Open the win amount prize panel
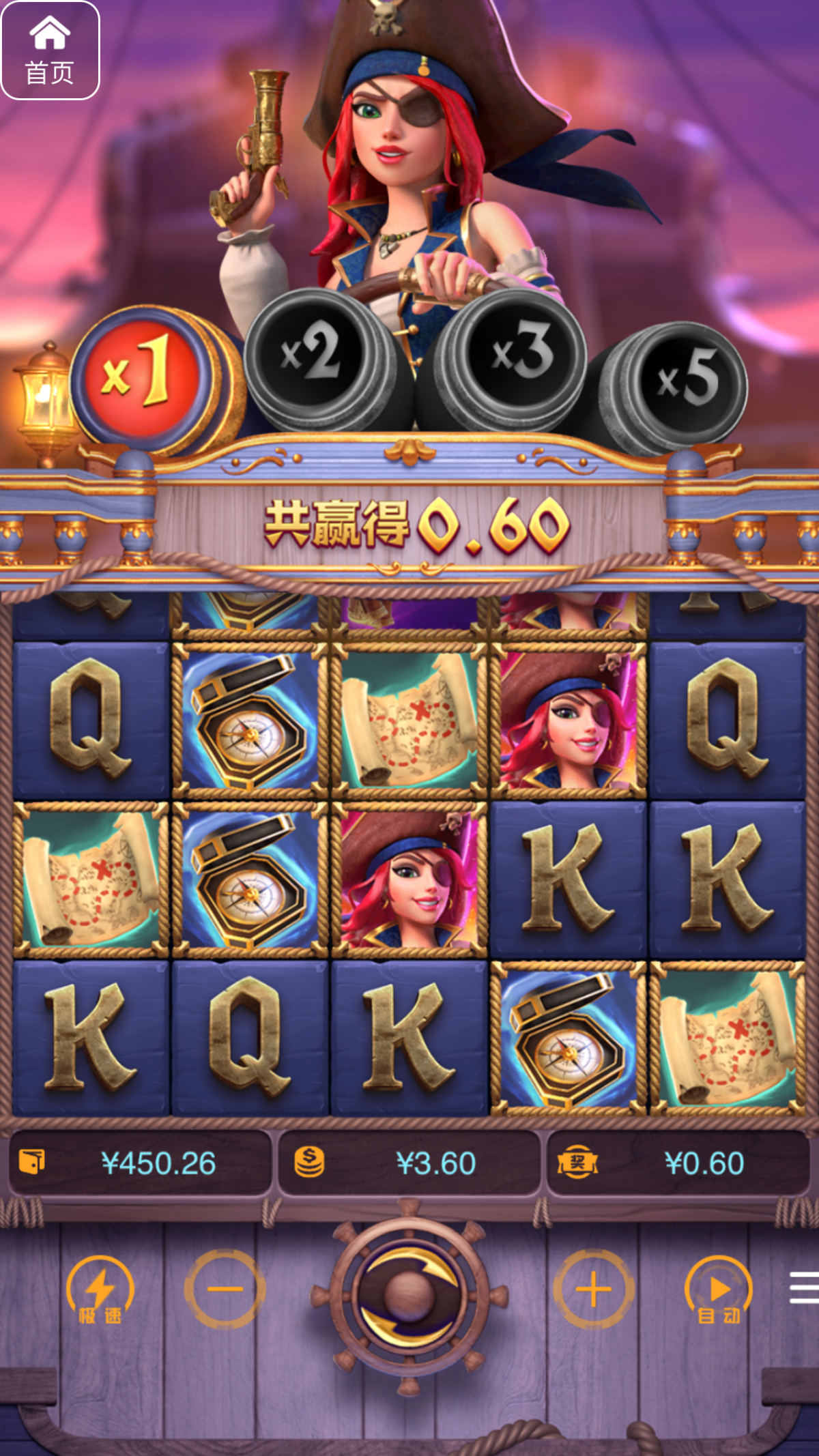Image resolution: width=819 pixels, height=1456 pixels. click(678, 1163)
